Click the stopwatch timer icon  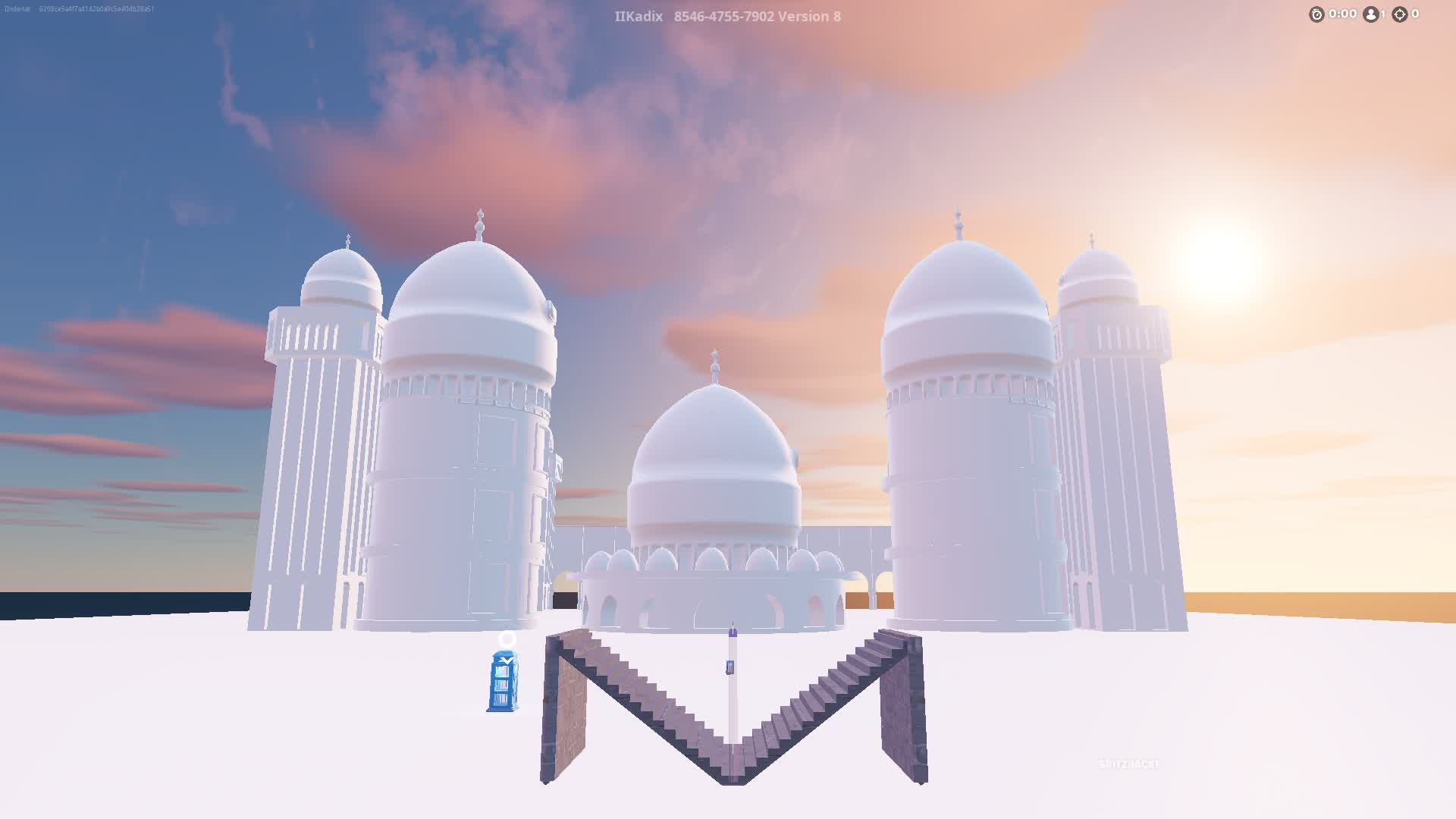tap(1317, 14)
